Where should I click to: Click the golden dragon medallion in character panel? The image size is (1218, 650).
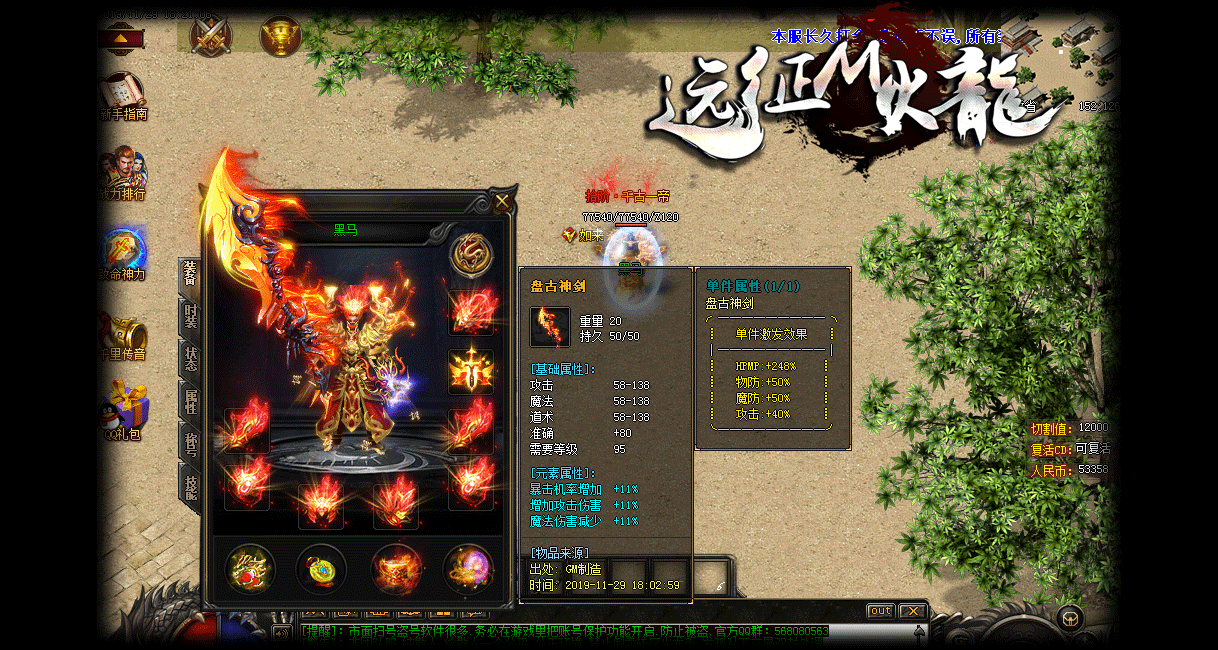470,255
